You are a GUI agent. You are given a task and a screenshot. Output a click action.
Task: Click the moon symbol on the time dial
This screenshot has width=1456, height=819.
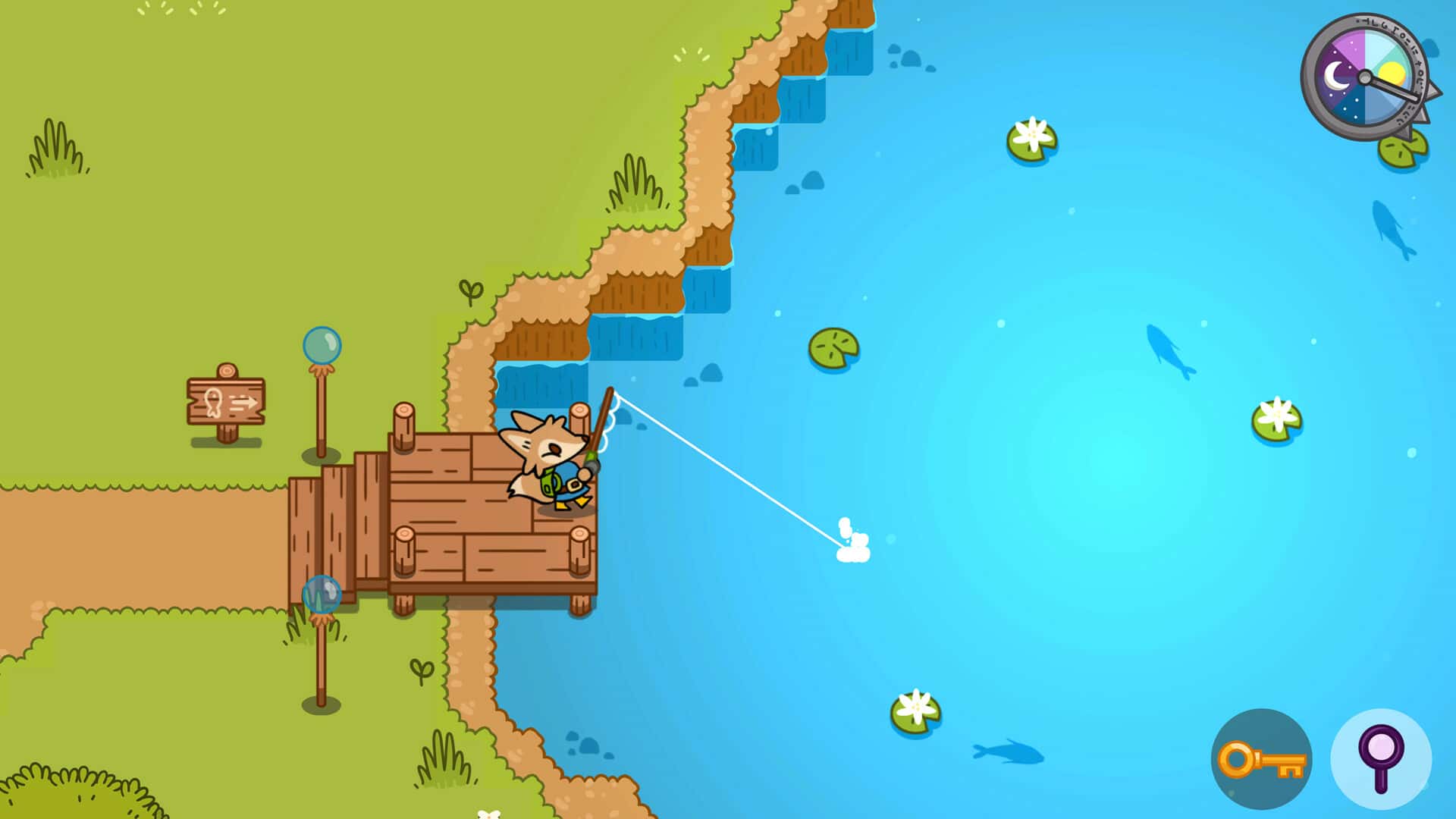tap(1337, 75)
